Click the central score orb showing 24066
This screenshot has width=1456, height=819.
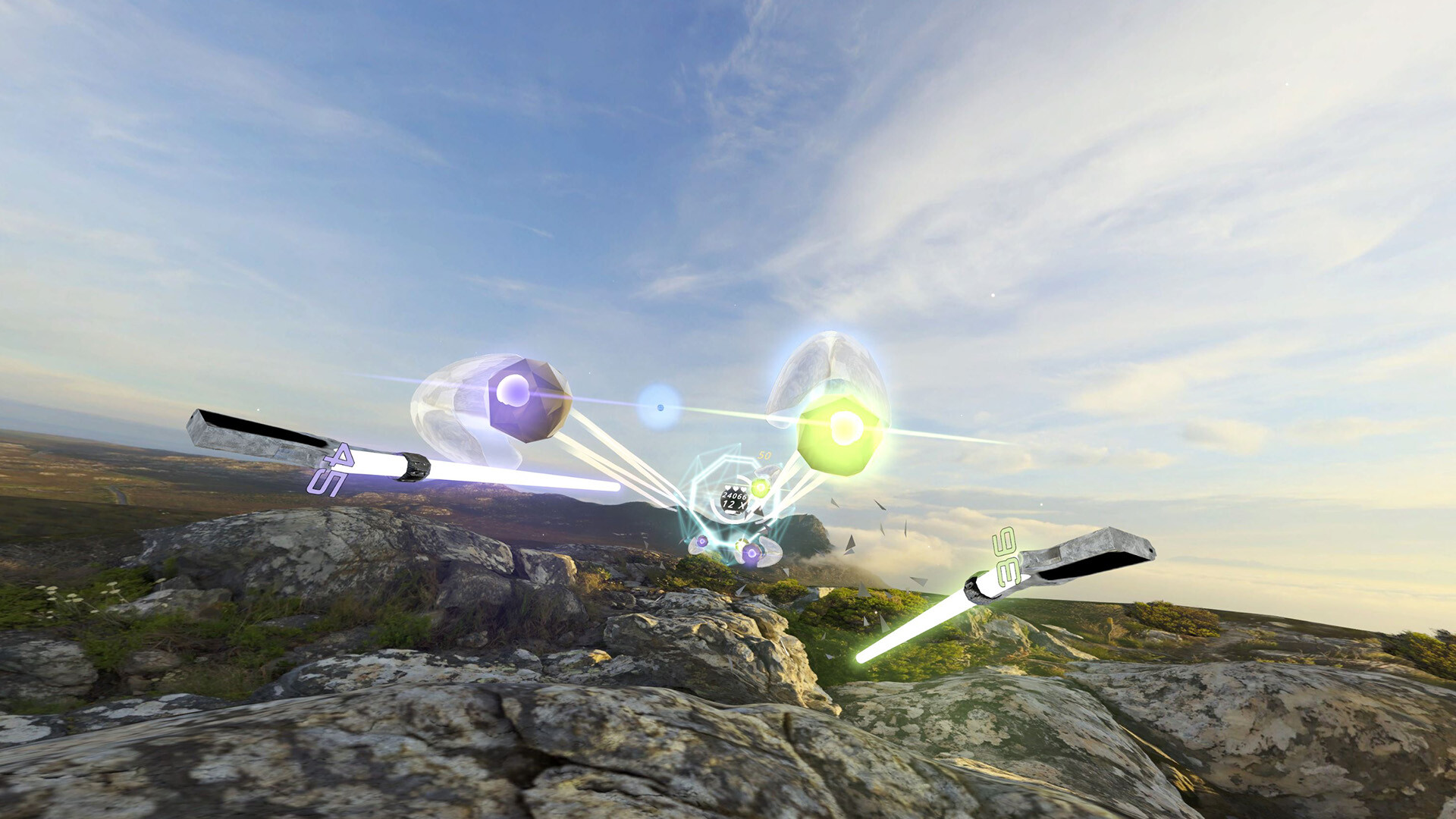coord(735,495)
